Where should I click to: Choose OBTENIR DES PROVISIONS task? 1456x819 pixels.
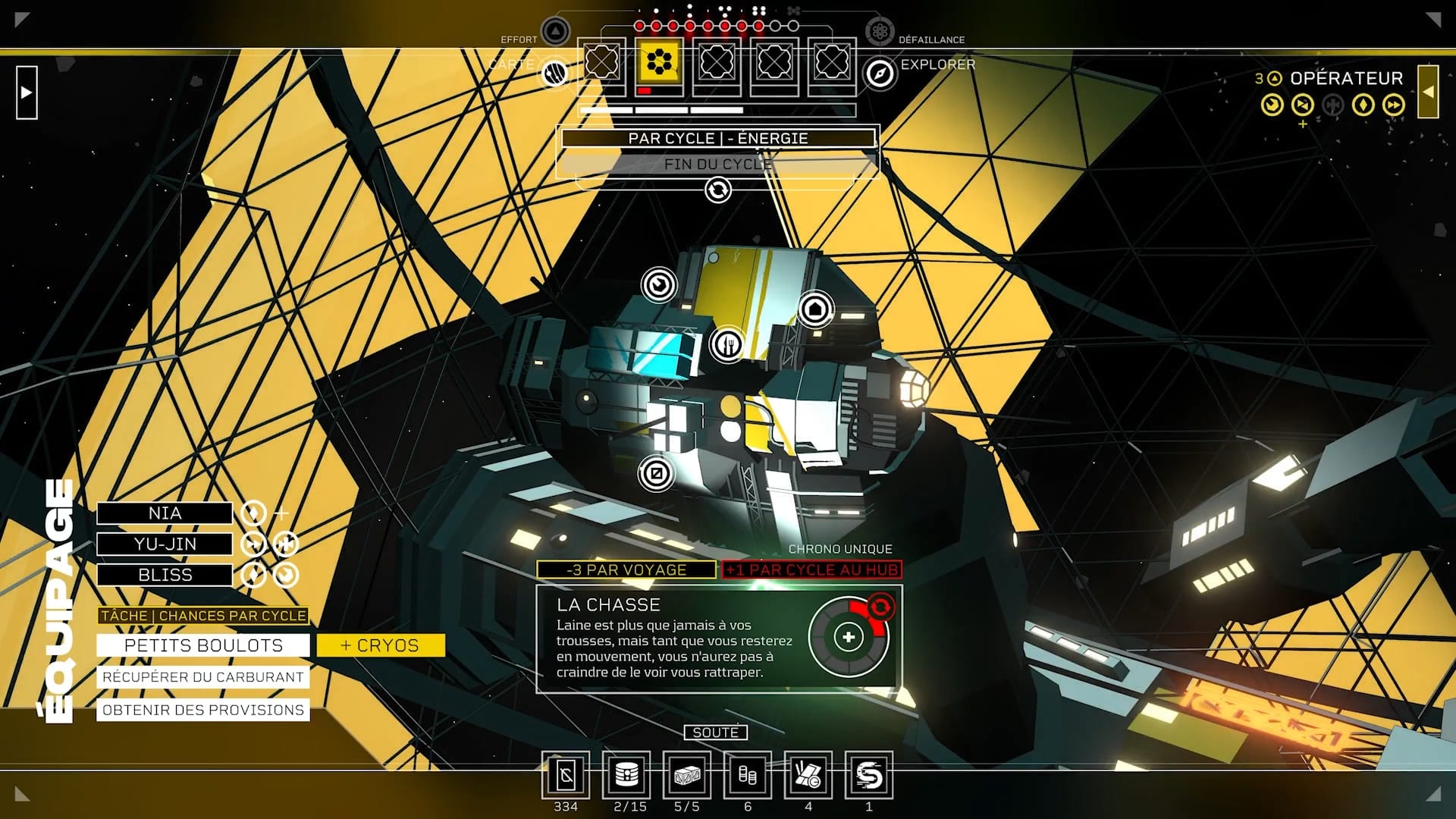(x=203, y=711)
